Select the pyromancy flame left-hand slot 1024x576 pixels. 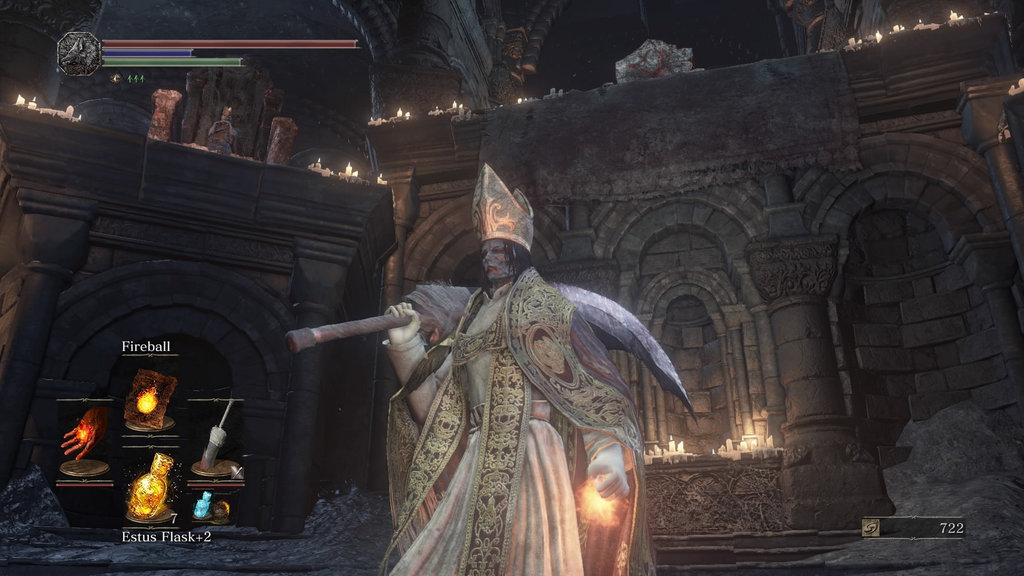[84, 437]
